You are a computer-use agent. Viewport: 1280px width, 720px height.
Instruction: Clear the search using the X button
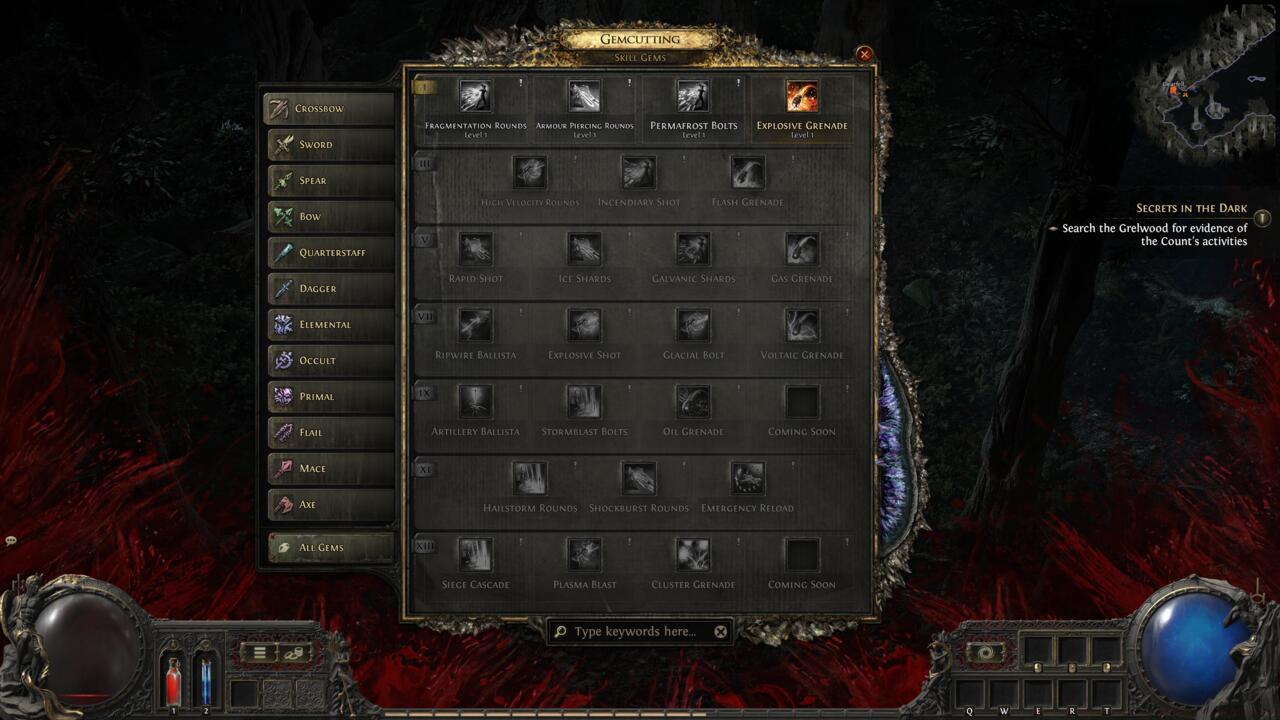(719, 631)
